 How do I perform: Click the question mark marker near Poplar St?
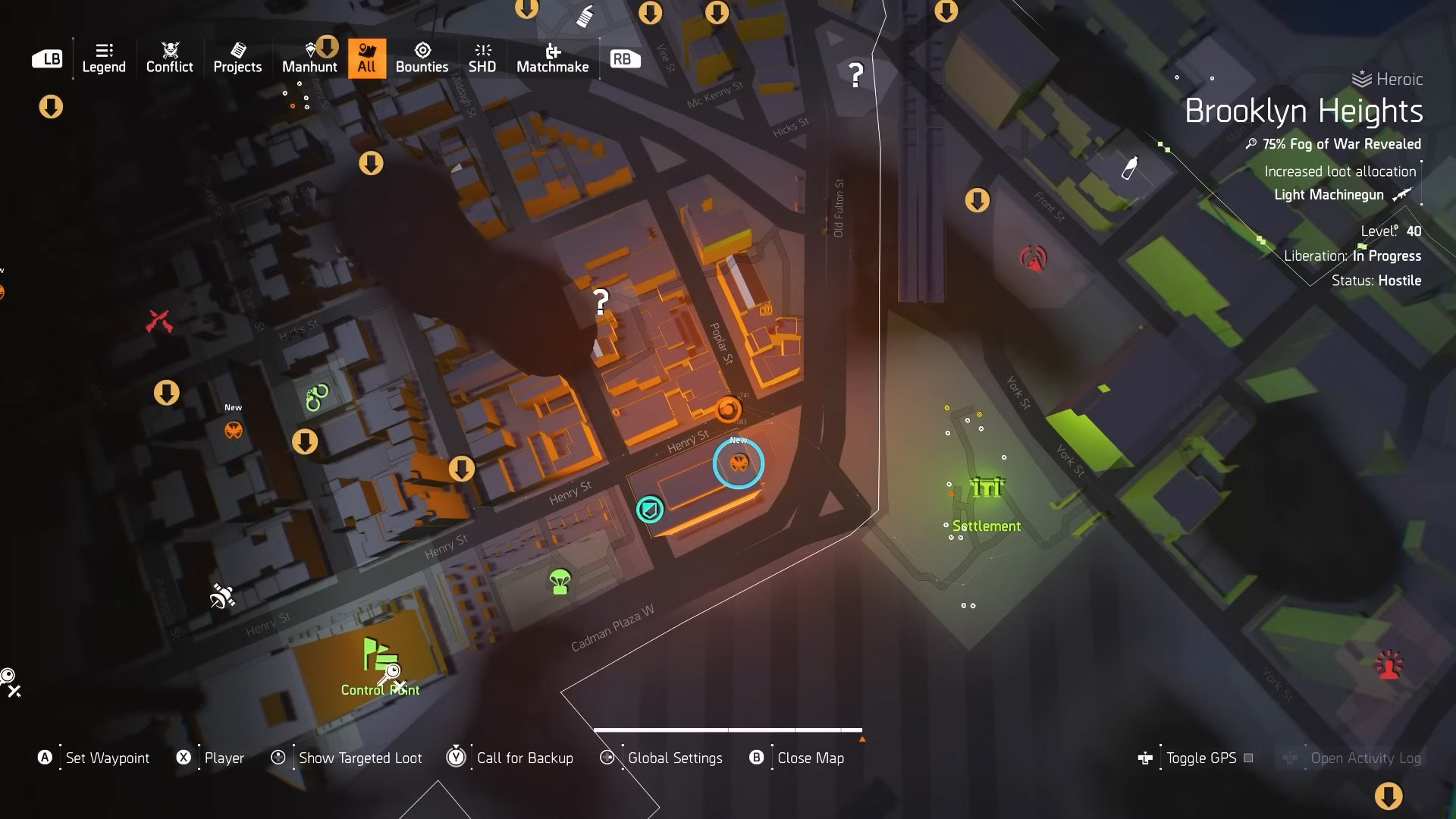(601, 303)
